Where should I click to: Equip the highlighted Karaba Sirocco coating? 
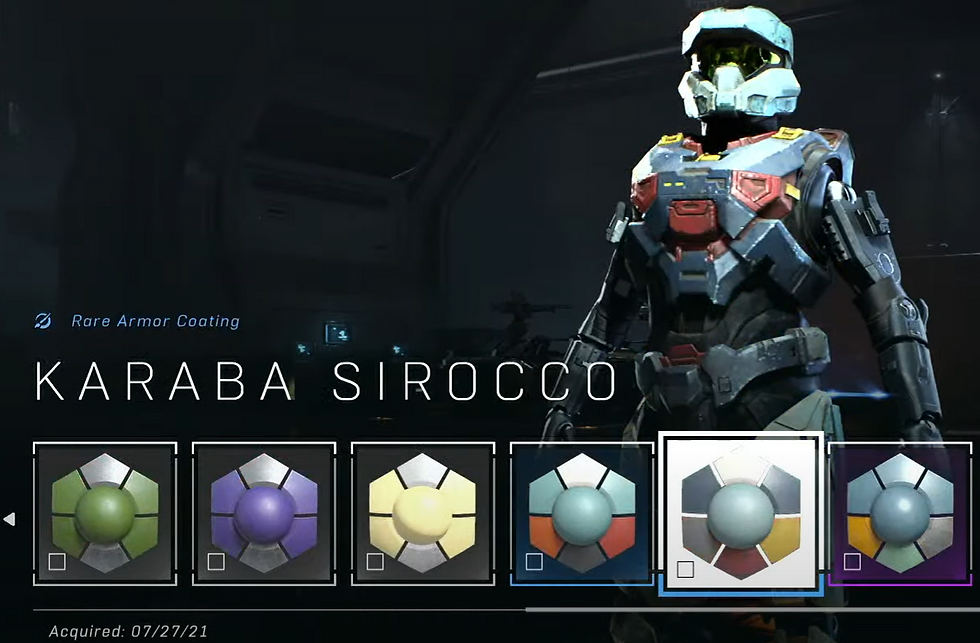coord(741,513)
